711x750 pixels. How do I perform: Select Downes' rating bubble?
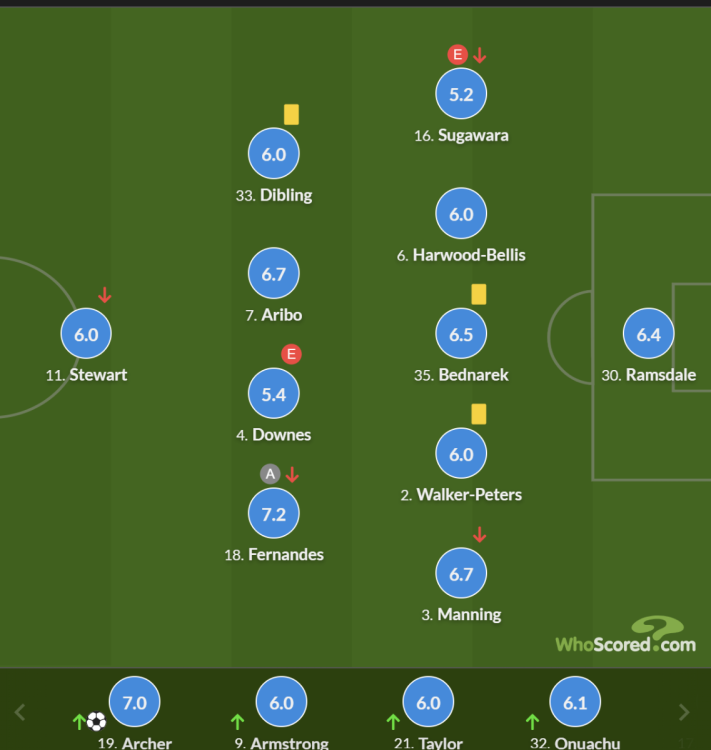coord(274,395)
